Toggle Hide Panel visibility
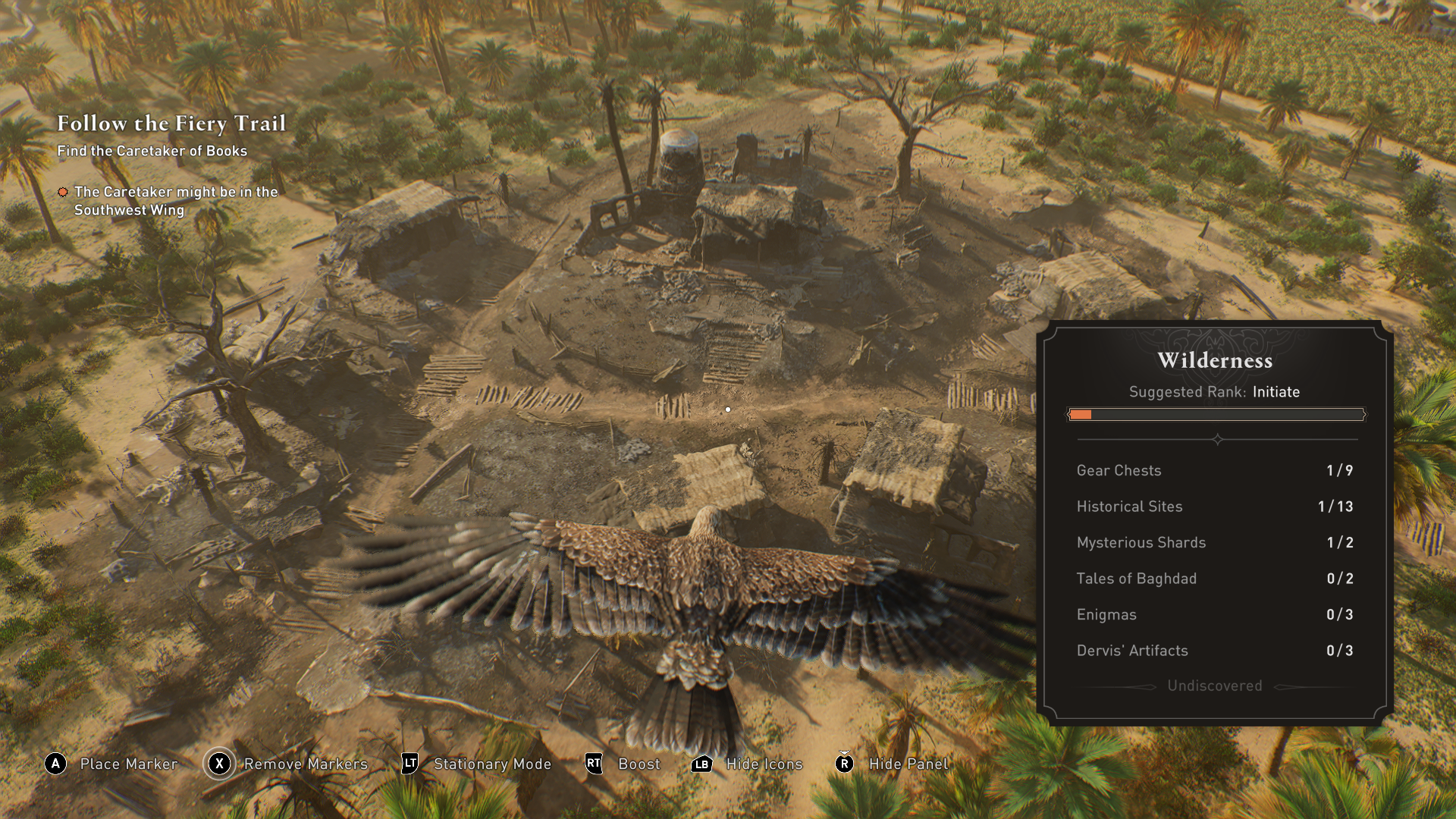Screen dimensions: 1456x819 (x=908, y=764)
